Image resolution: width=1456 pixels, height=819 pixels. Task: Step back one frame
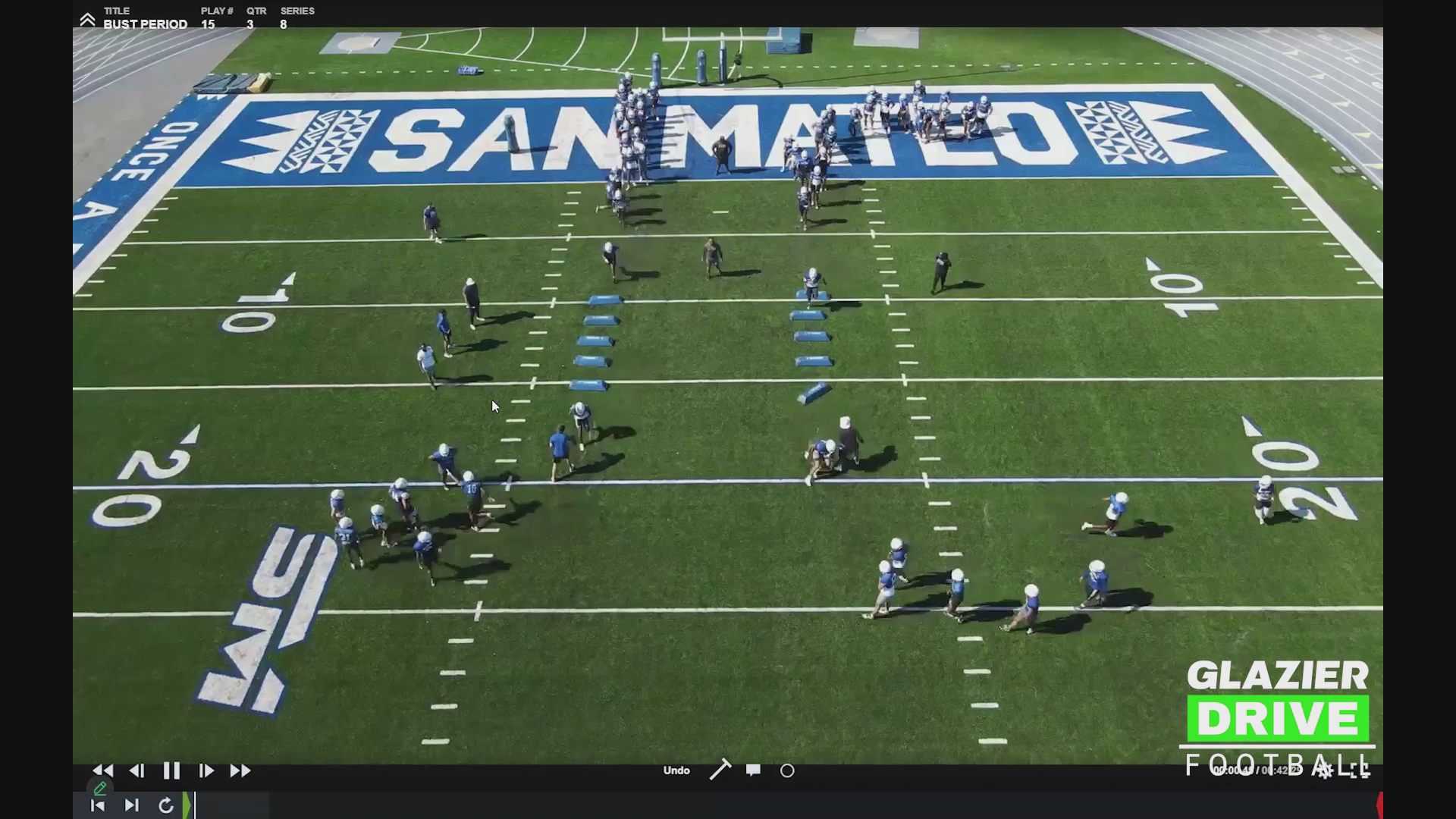tap(137, 771)
